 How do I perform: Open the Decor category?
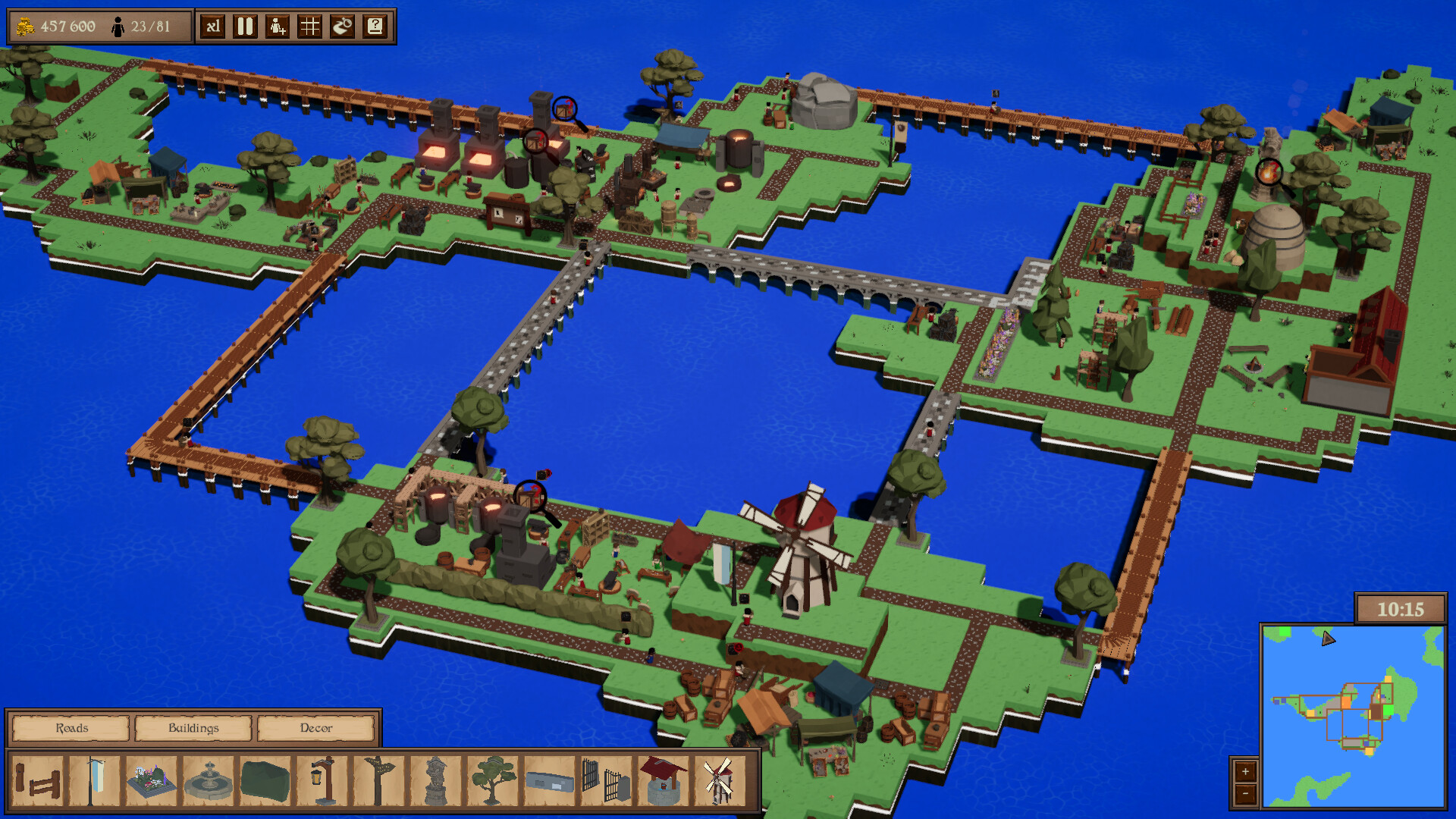pyautogui.click(x=316, y=728)
